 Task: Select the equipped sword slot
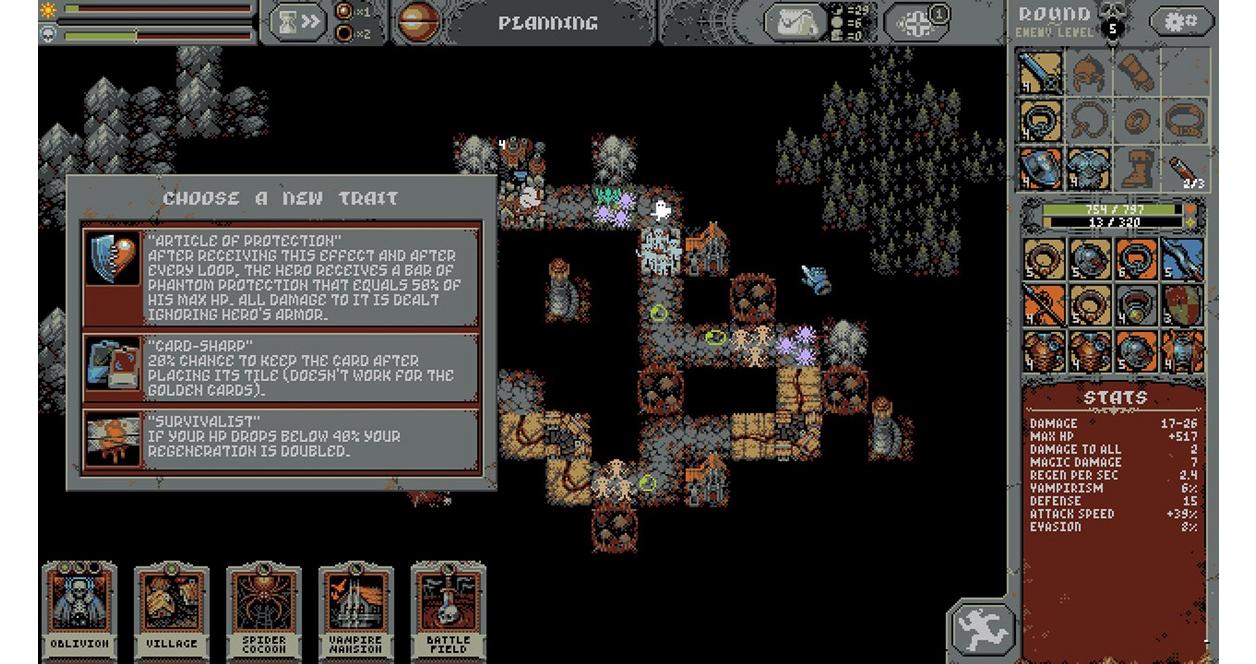click(1040, 72)
